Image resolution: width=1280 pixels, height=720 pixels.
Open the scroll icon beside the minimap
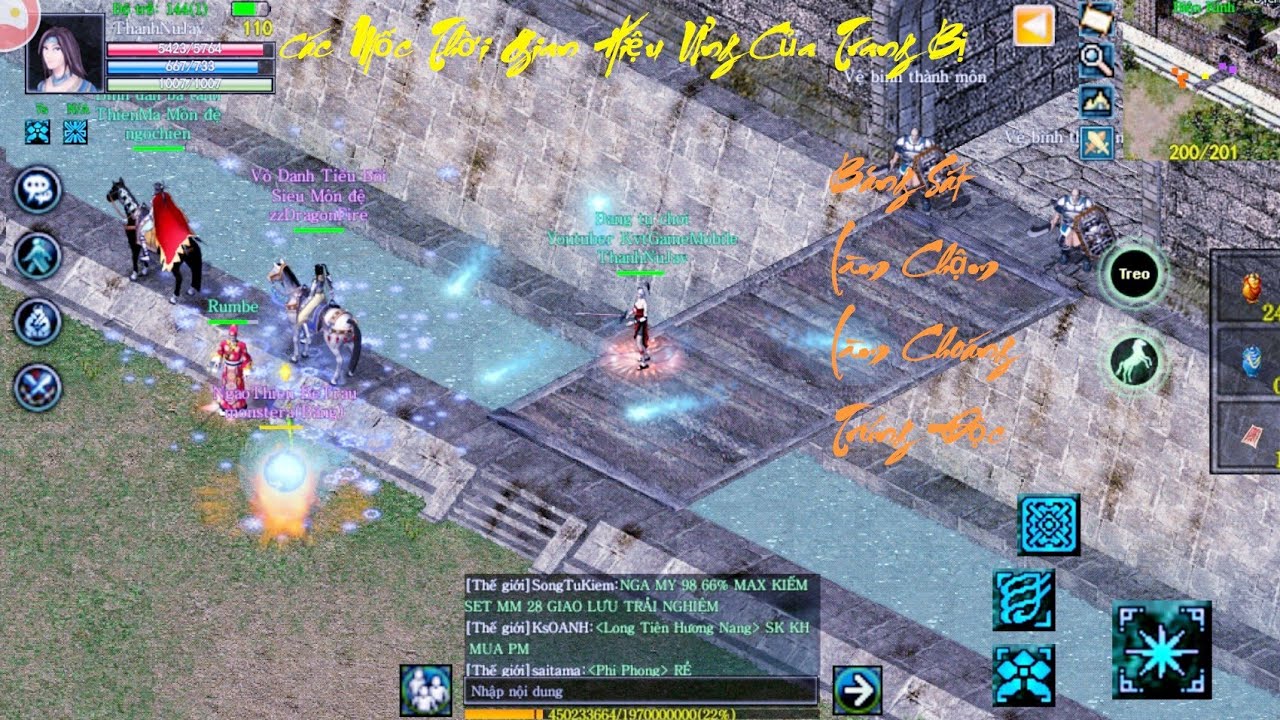coord(1097,19)
